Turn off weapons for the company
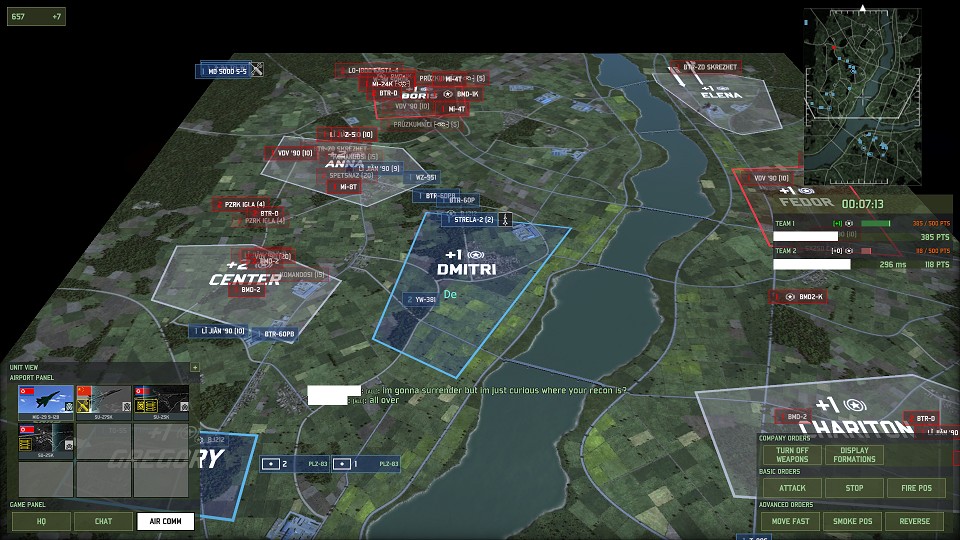This screenshot has width=960, height=540. click(x=792, y=455)
